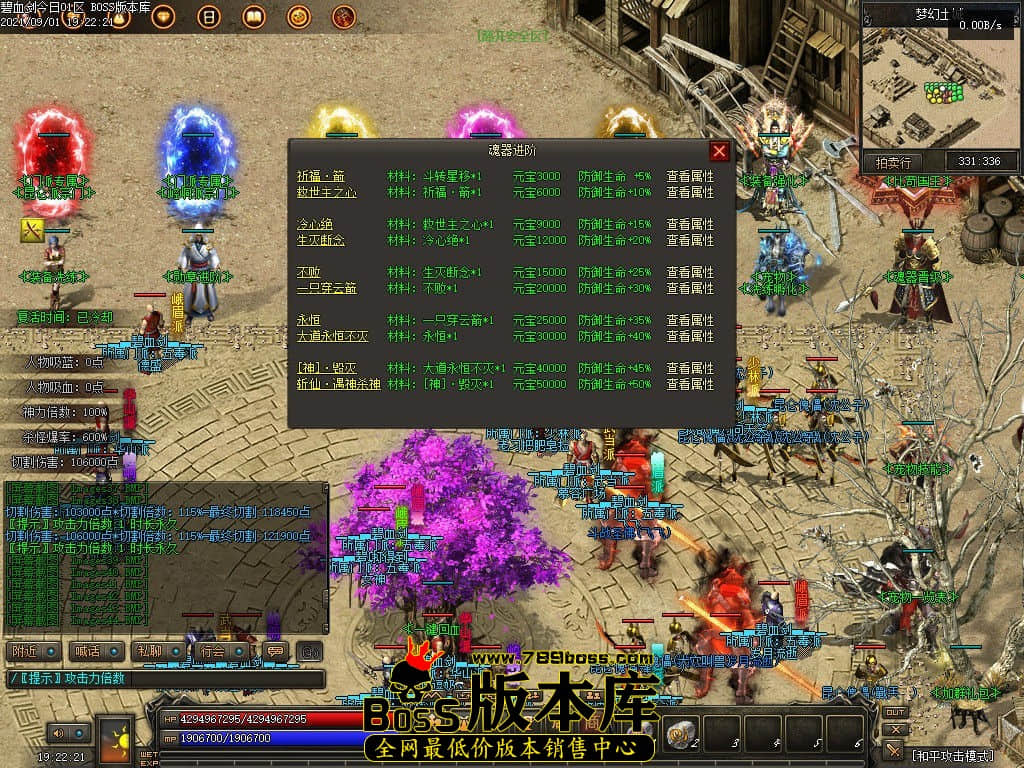View attributes for 斩仙·遇神杀神
1024x768 pixels.
tap(690, 384)
